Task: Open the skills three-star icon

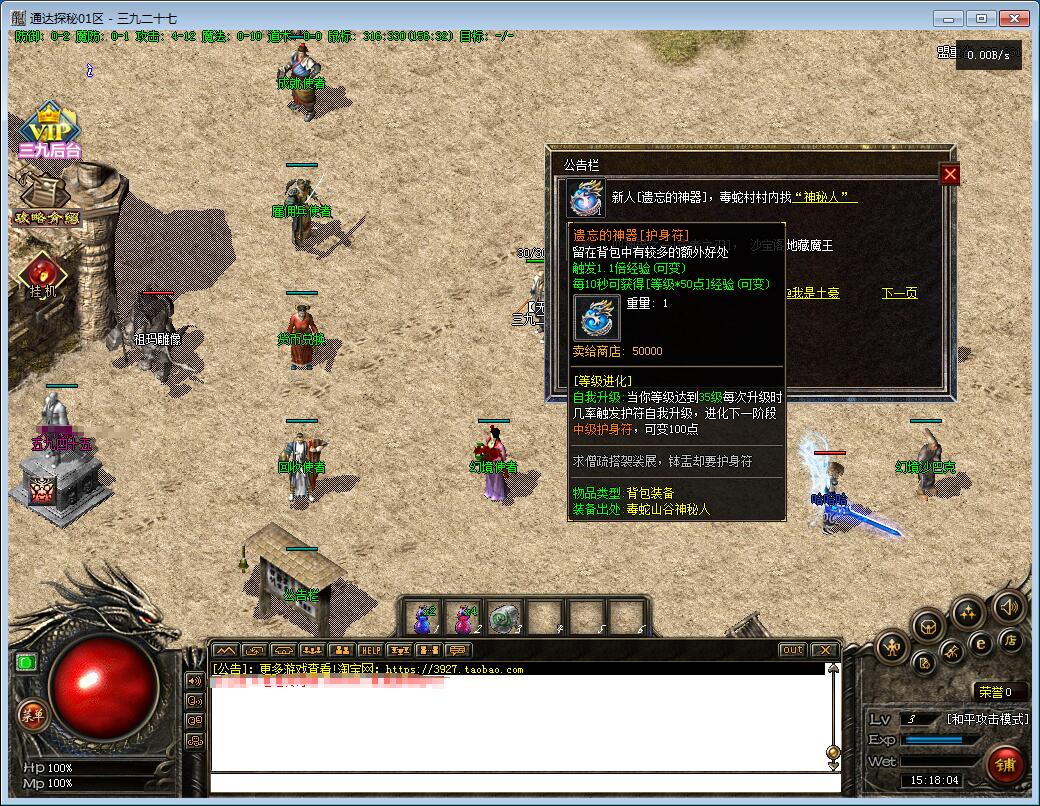Action: click(x=968, y=612)
